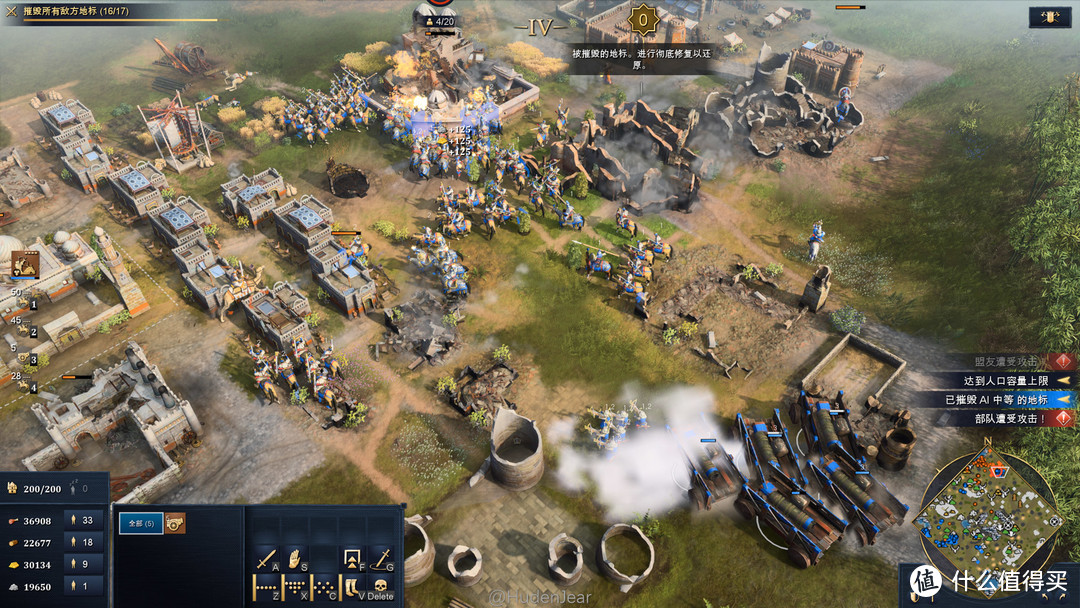
Task: Delete selected units with skull button
Action: 381,587
